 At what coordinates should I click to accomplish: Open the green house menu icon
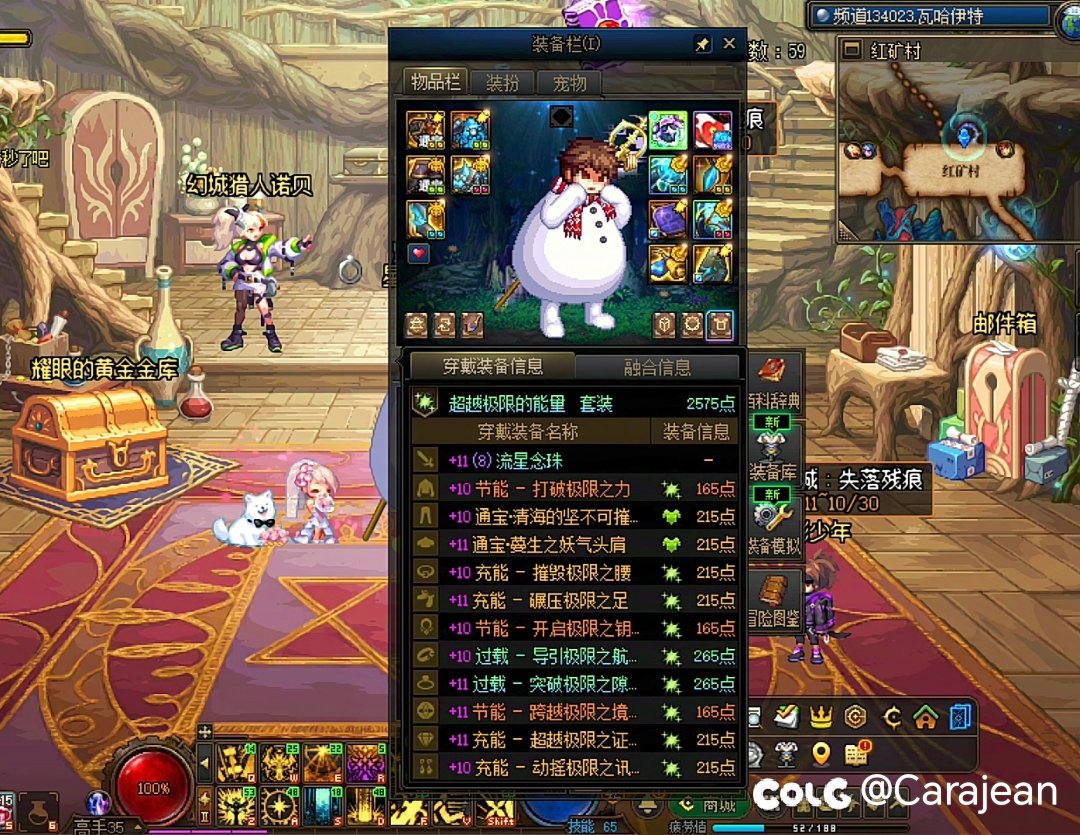pos(926,716)
